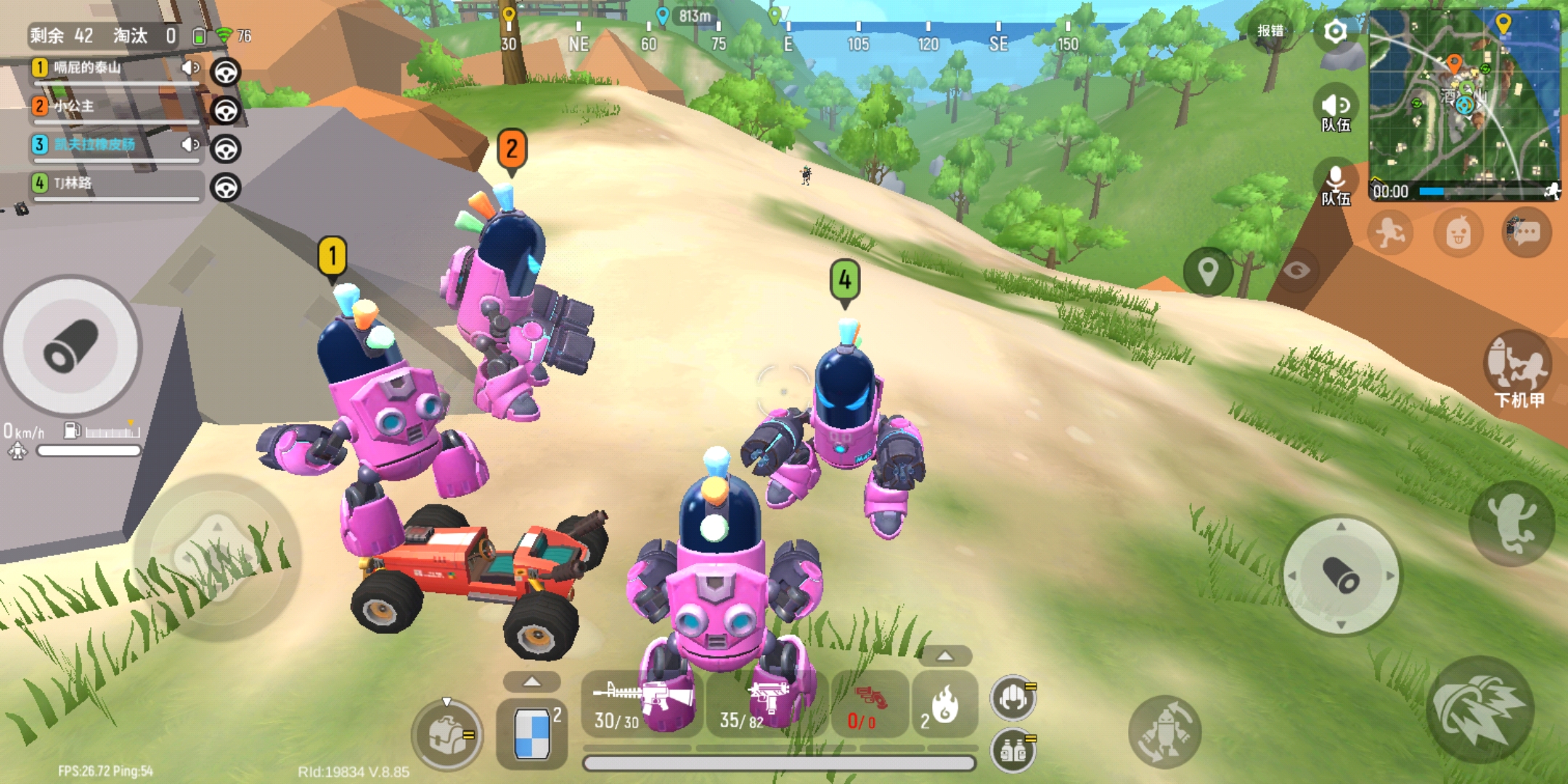Tap 下机甲 to exit the mech
This screenshot has width=1568, height=784.
click(x=1518, y=369)
